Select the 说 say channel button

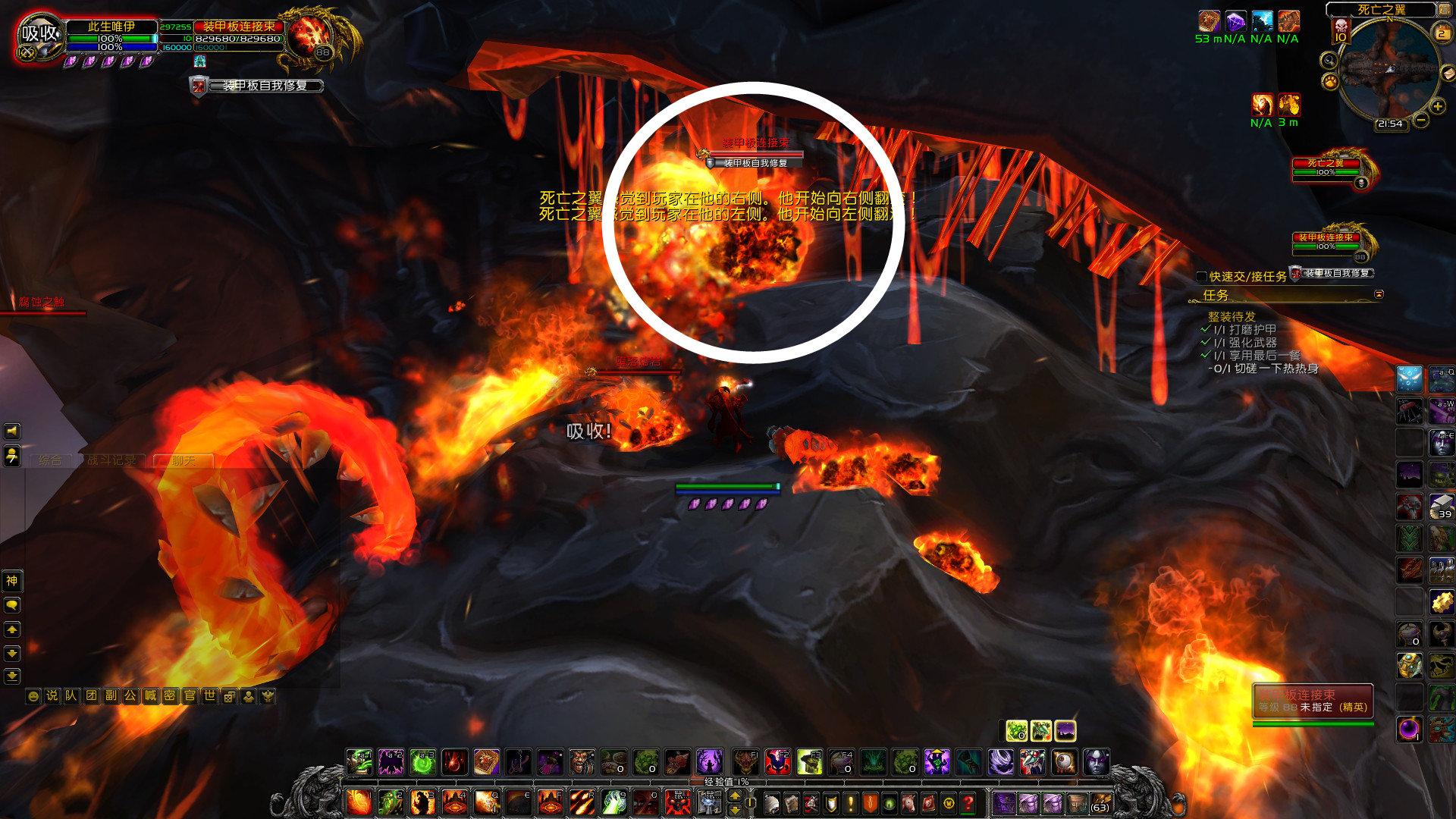(52, 695)
